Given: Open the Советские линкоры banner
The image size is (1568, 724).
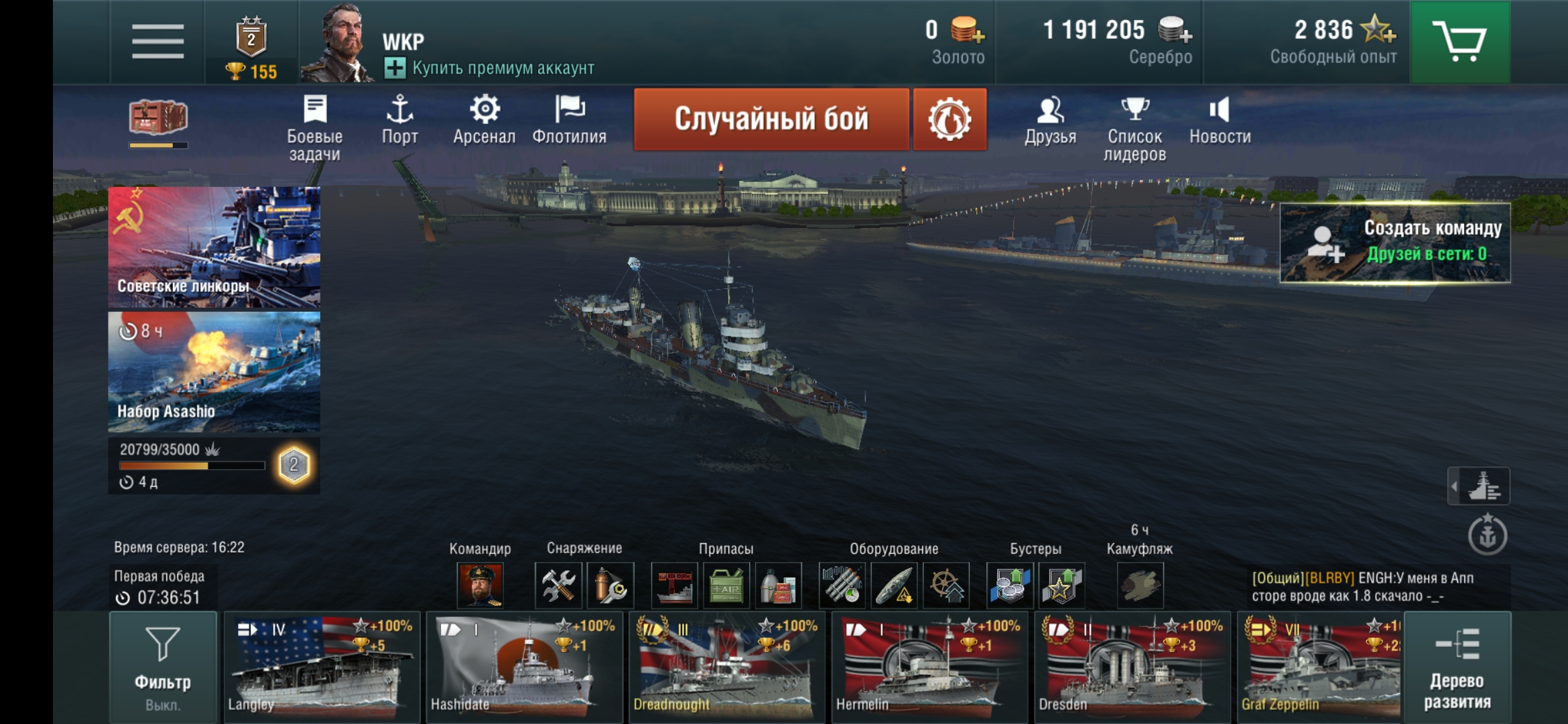Looking at the screenshot, I should click(214, 247).
